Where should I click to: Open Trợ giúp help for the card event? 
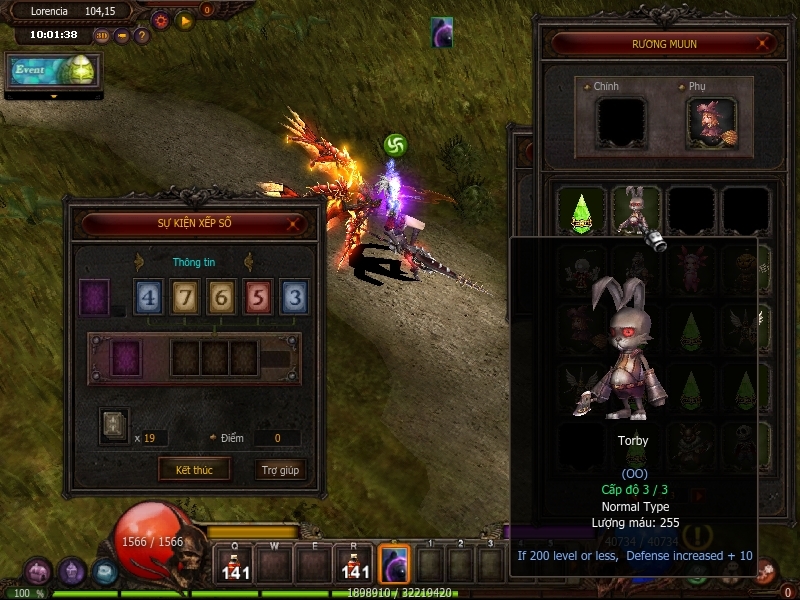pos(280,469)
